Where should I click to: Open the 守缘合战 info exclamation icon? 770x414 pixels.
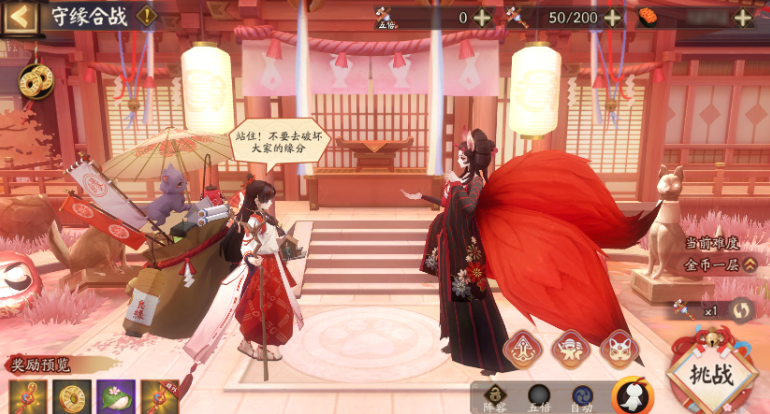point(147,16)
